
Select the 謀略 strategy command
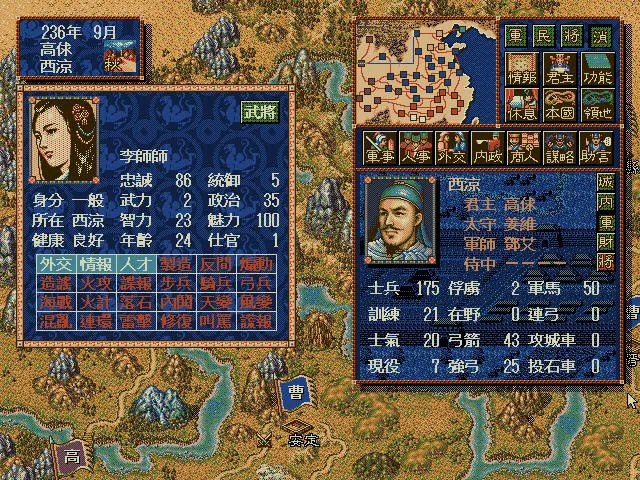coord(558,148)
